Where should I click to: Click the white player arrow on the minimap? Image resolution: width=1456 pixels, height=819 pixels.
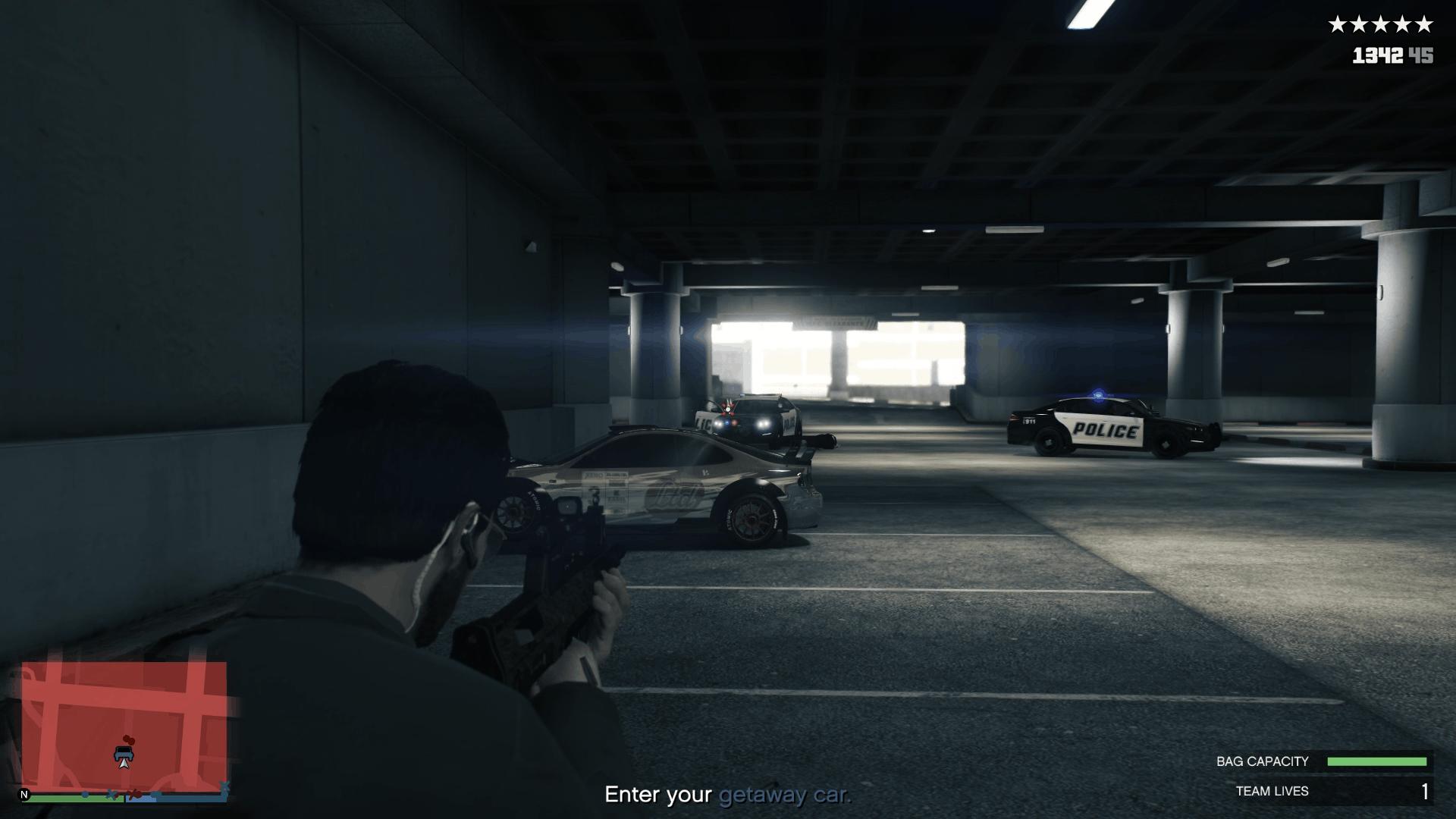point(124,764)
